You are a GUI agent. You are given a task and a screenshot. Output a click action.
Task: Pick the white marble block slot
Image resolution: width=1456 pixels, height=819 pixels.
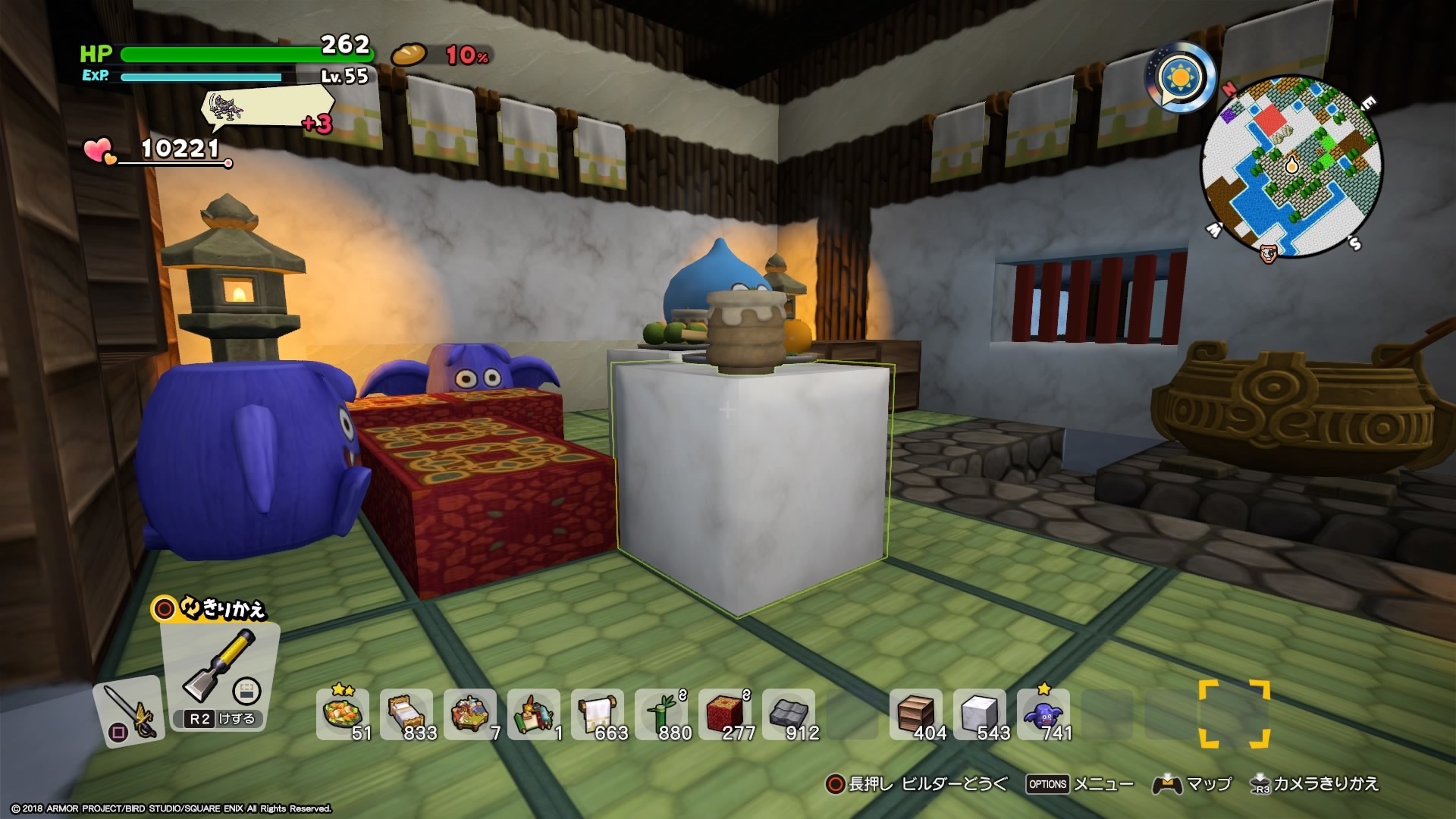pos(979,714)
